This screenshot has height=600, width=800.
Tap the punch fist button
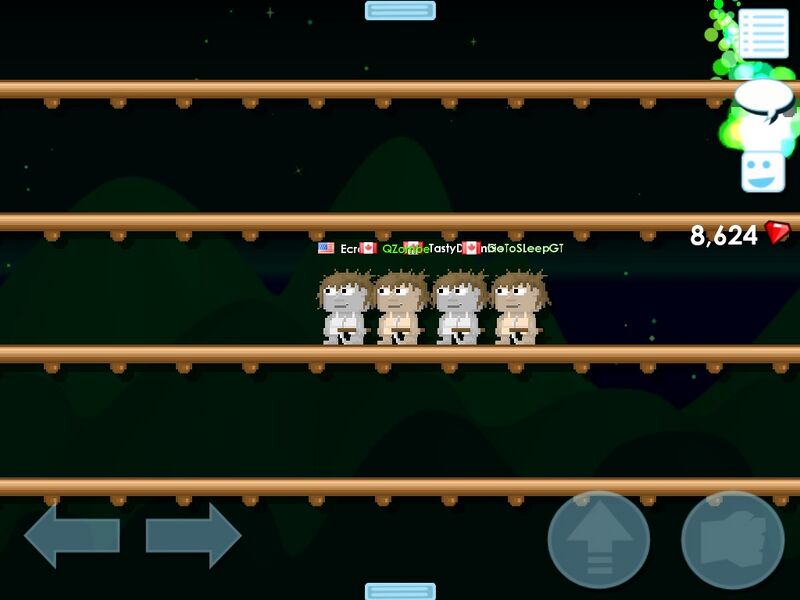pyautogui.click(x=732, y=540)
